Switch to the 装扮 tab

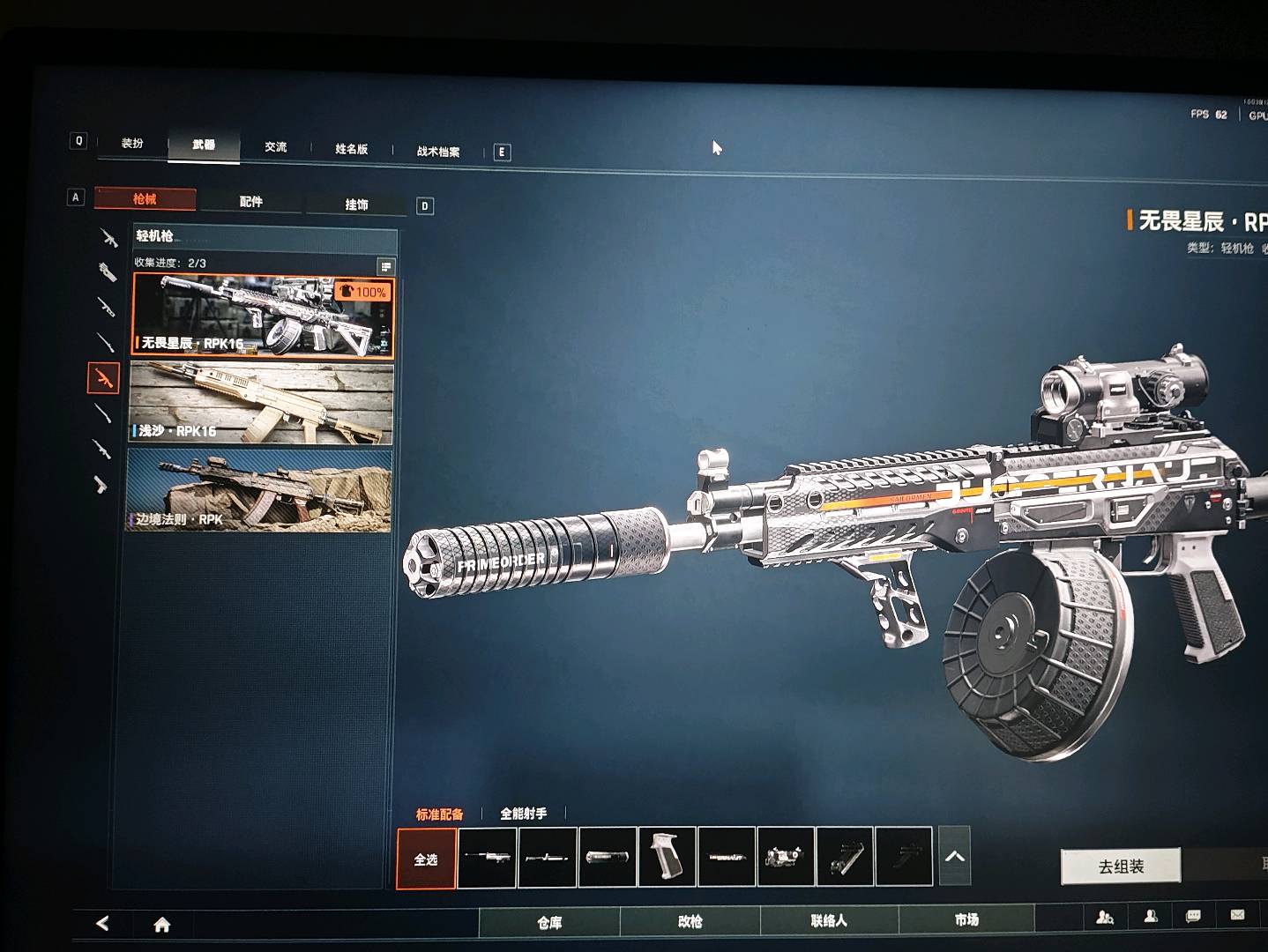132,144
